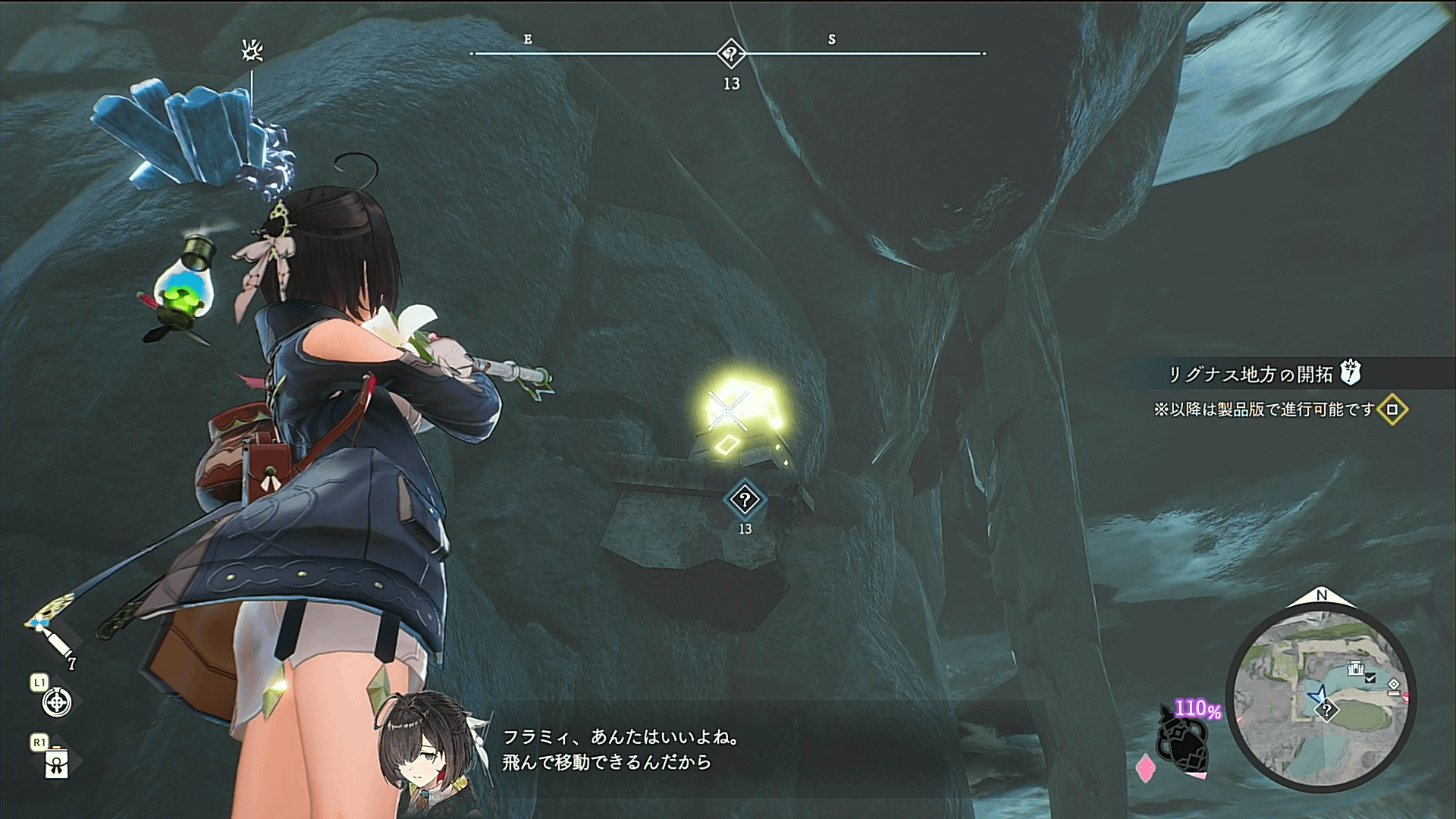Screen dimensions: 1456x819
Task: Select the question mark marker on the minimap
Action: 1326,711
